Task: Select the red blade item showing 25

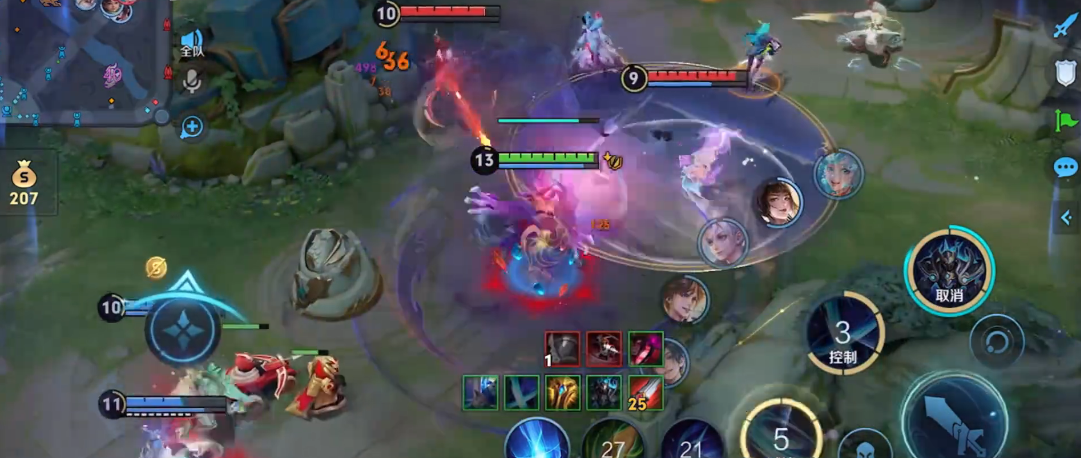Action: 646,392
